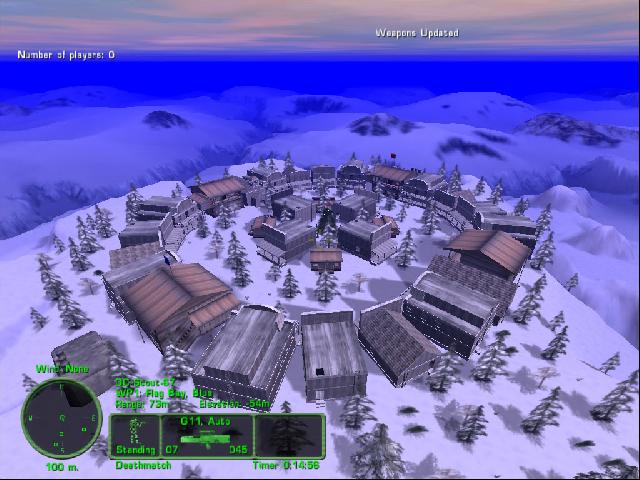Click the Standing soldier stance icon
This screenshot has height=480, width=640.
point(135,434)
